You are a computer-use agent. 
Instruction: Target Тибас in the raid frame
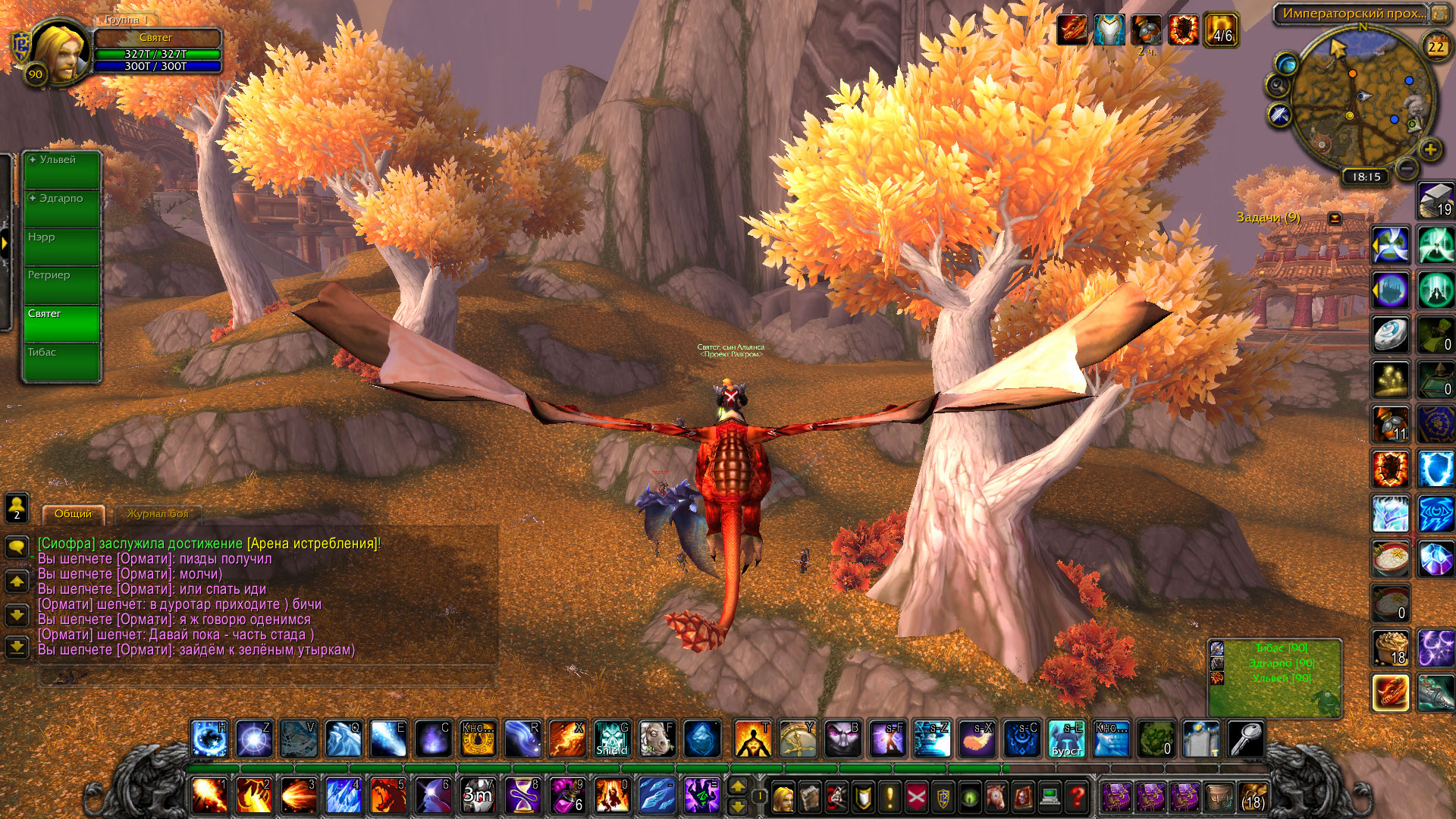[61, 362]
